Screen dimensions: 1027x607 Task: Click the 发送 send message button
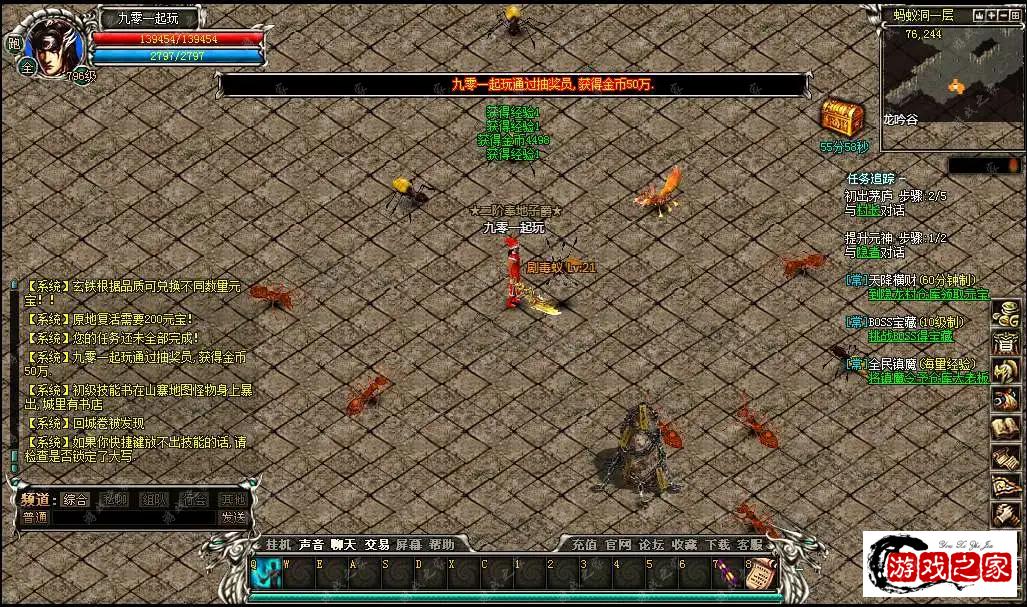coord(233,517)
